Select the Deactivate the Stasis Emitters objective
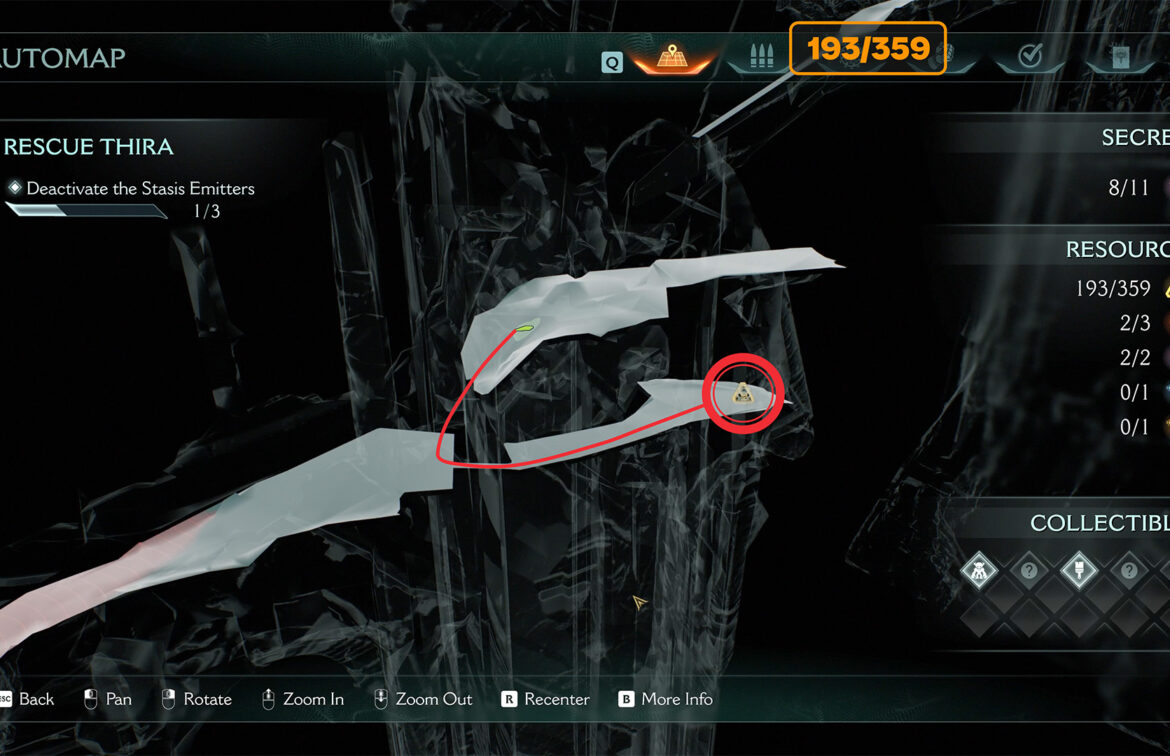Screen dimensions: 1170x756 (x=140, y=188)
